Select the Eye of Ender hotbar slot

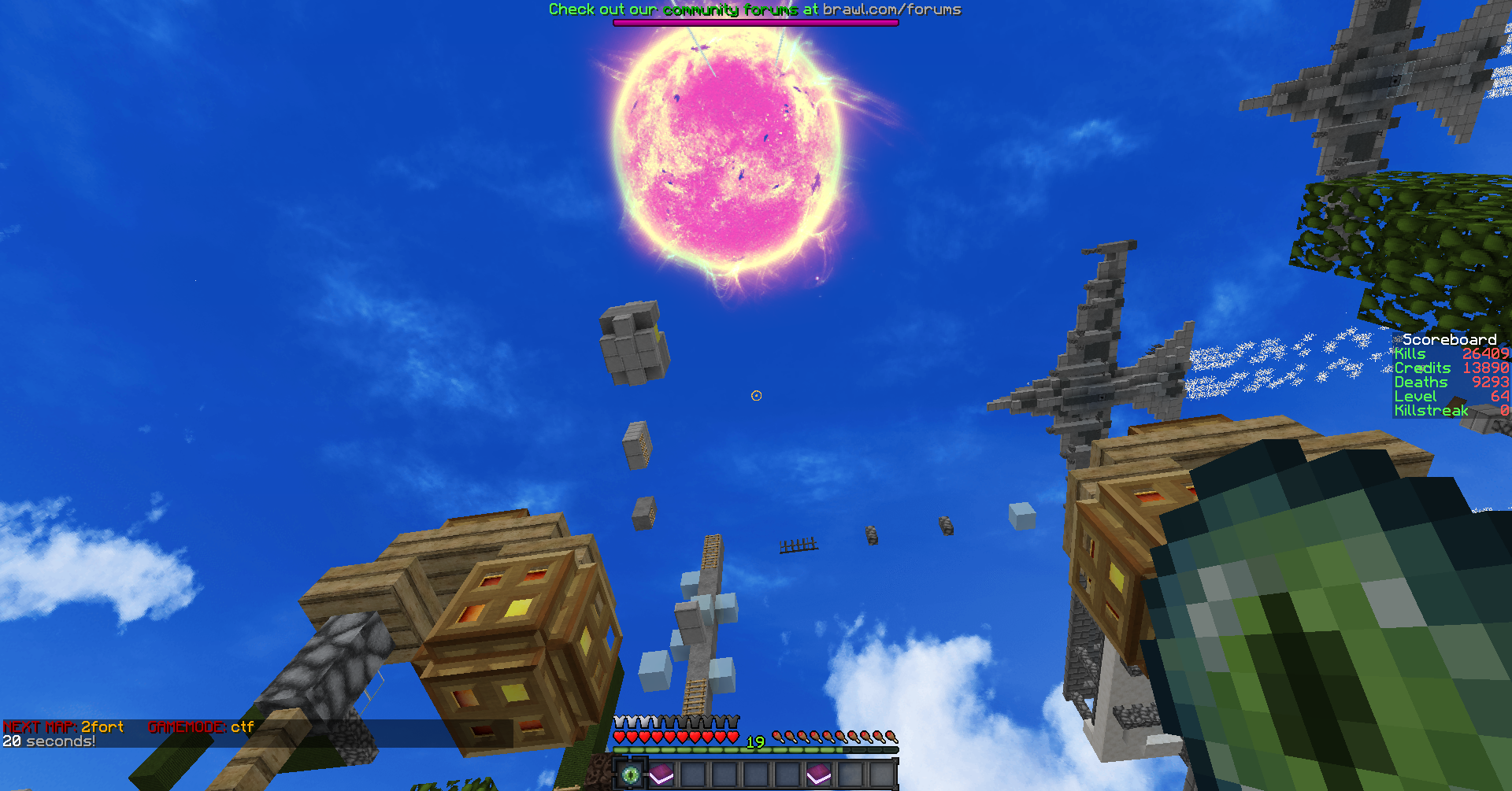point(630,774)
